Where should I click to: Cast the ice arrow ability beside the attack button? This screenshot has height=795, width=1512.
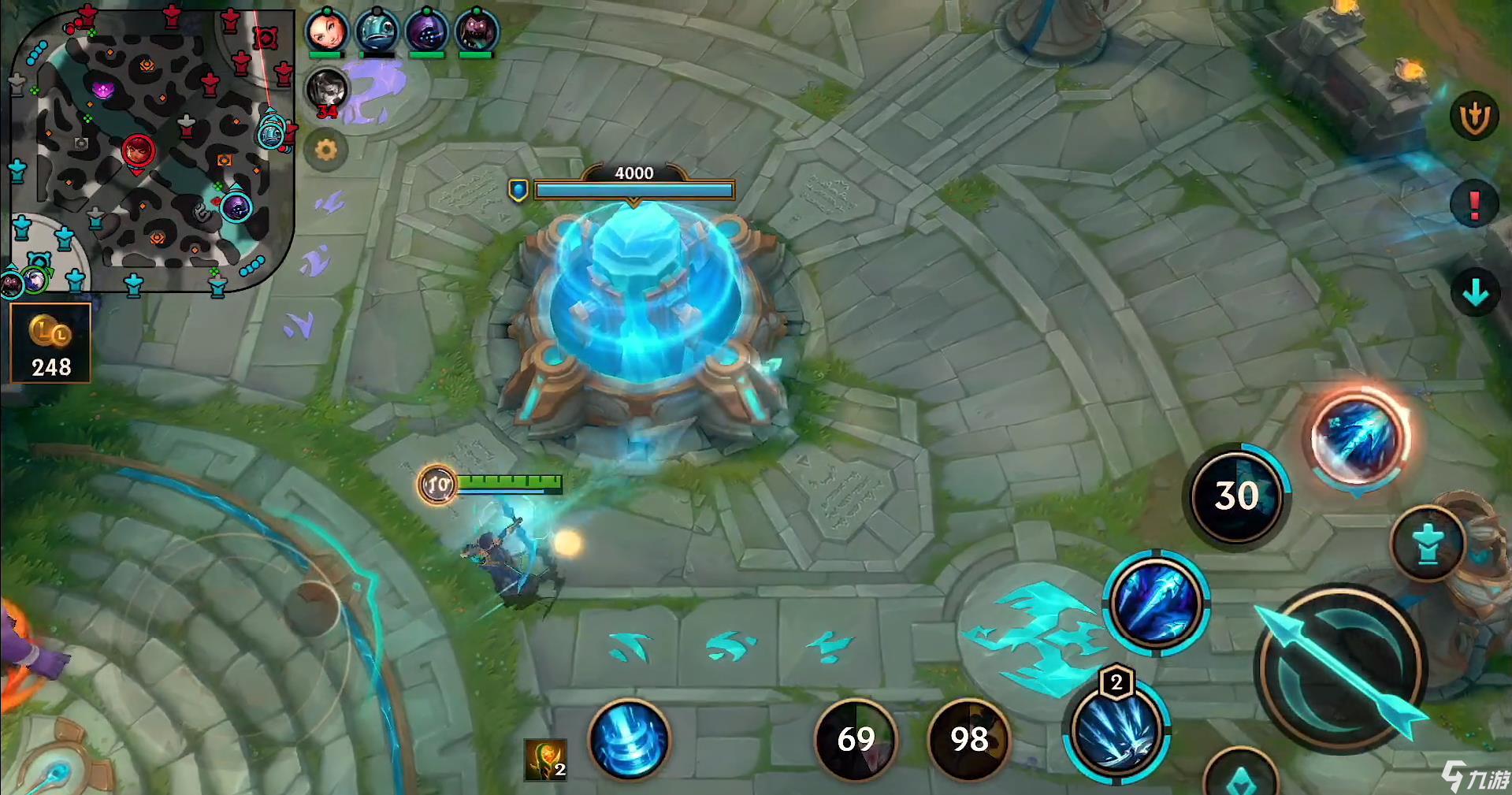[1155, 603]
